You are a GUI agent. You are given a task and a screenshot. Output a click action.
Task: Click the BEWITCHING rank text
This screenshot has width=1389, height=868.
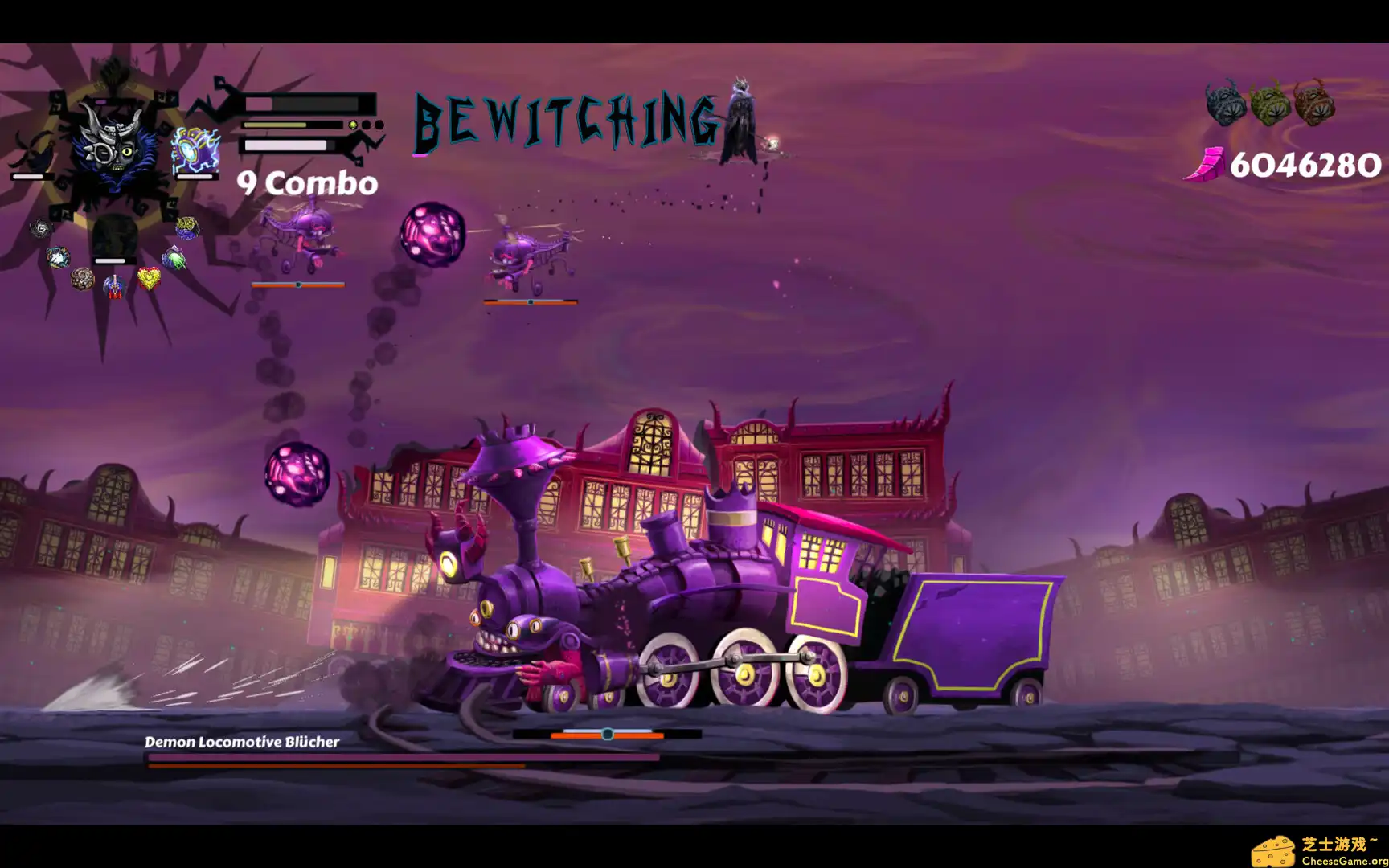[563, 119]
